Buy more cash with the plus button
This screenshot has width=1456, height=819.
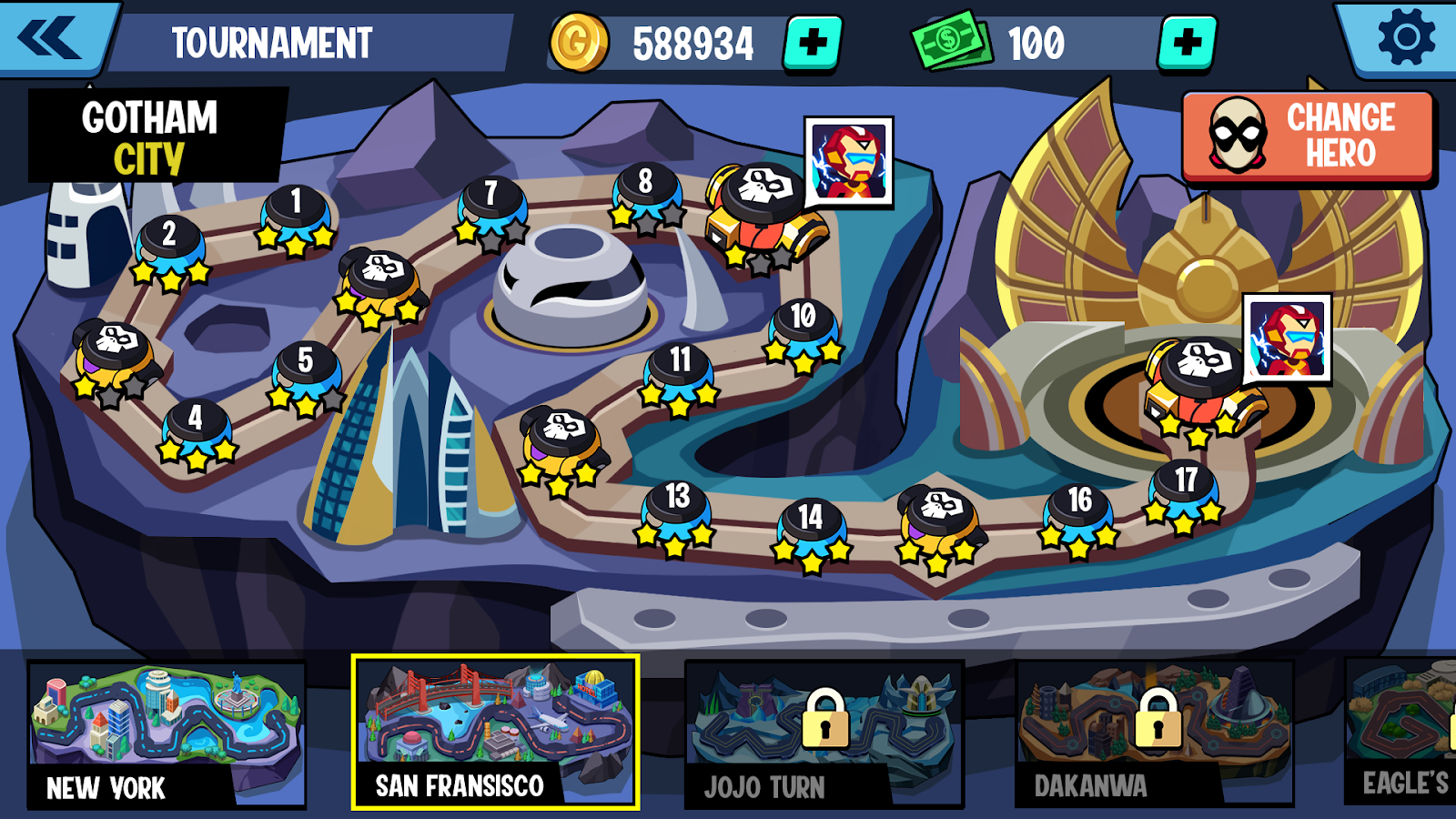point(1187,43)
